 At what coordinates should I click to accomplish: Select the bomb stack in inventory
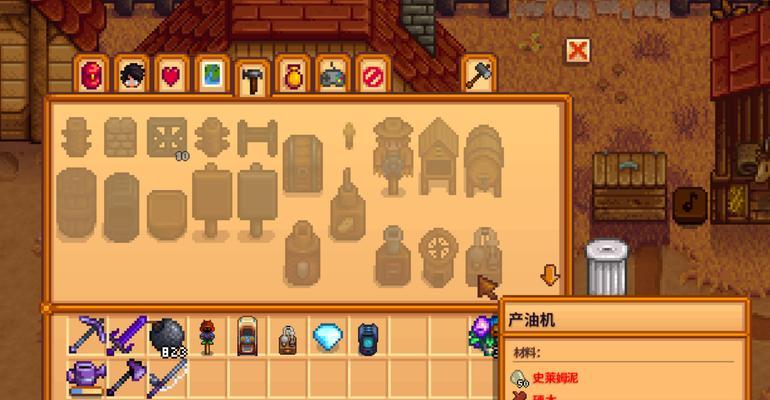[167, 336]
